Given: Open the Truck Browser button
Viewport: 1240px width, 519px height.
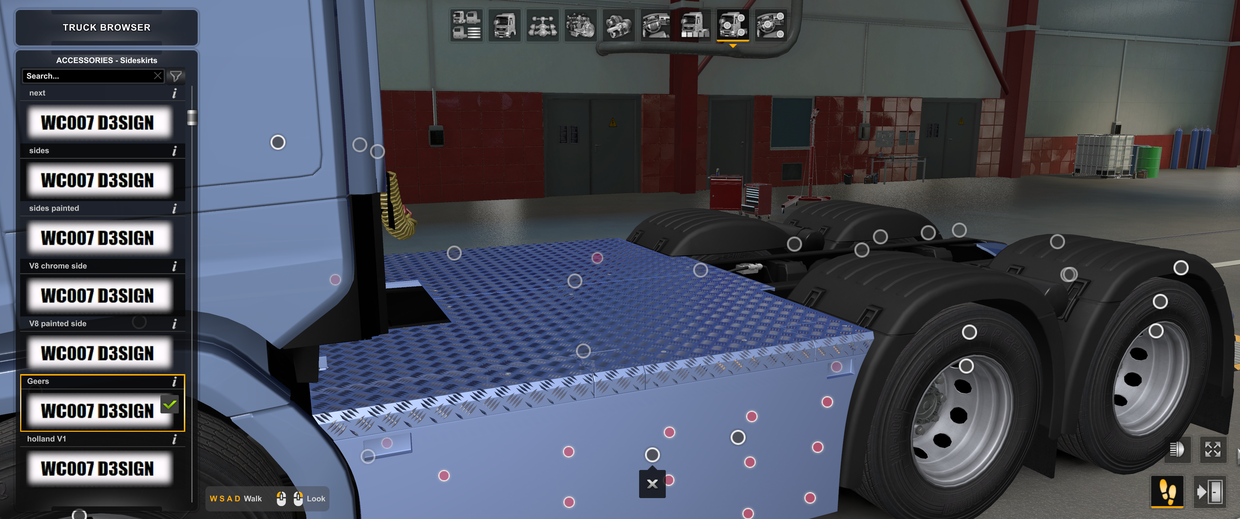Looking at the screenshot, I should point(106,27).
